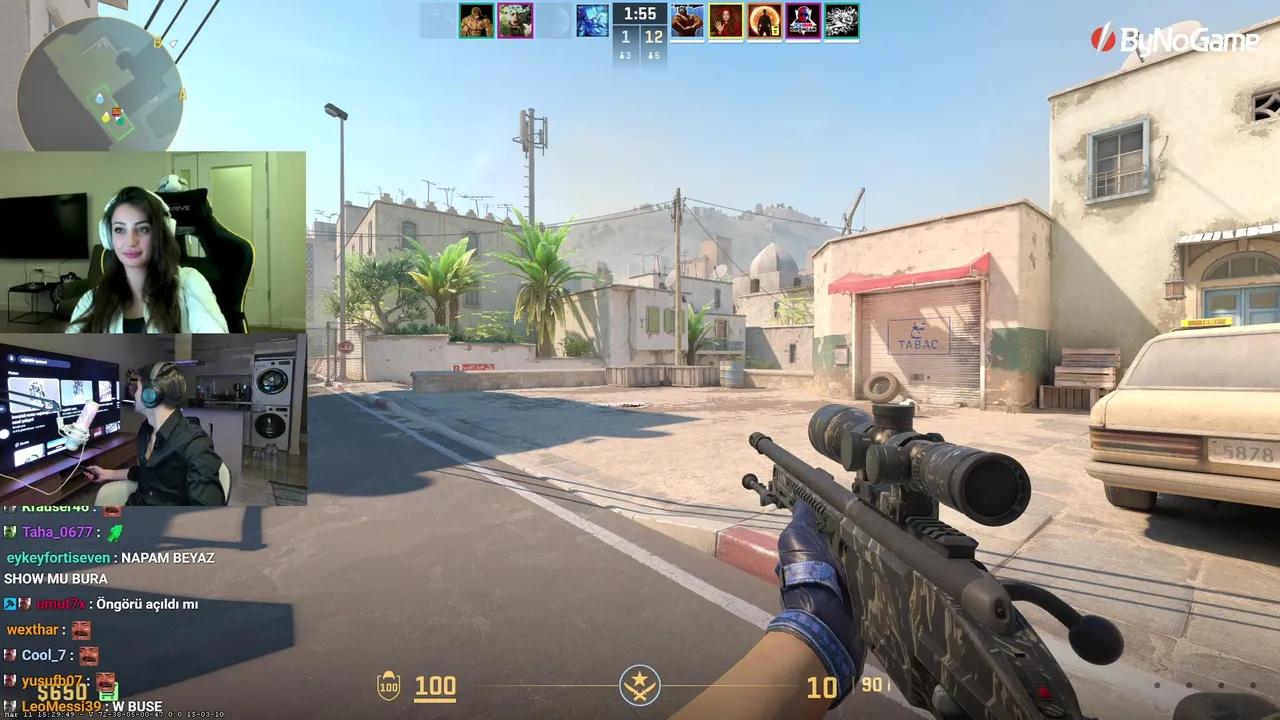Select the crossed-swords Terrorist emblem in bottom HUD
Screen dimensions: 1280x720
pos(639,686)
